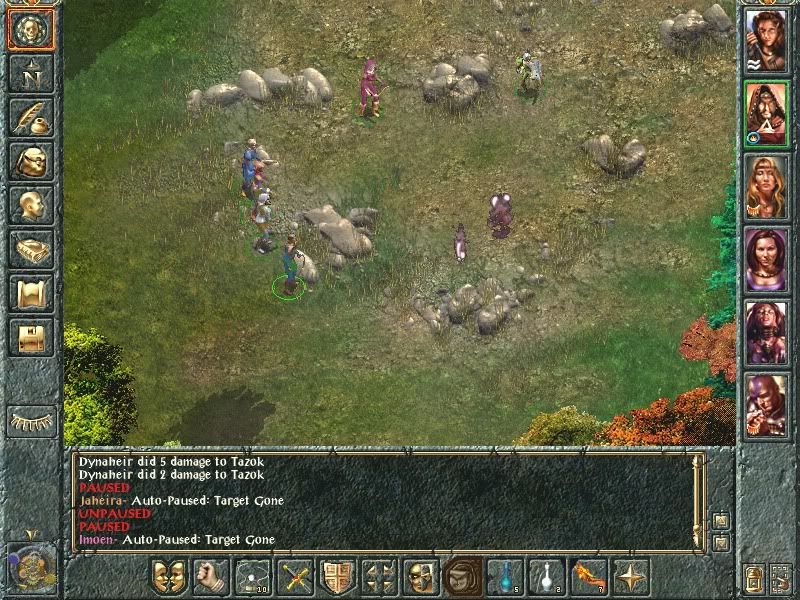
Task: Choose the blonde woman's portrait
Action: (766, 186)
